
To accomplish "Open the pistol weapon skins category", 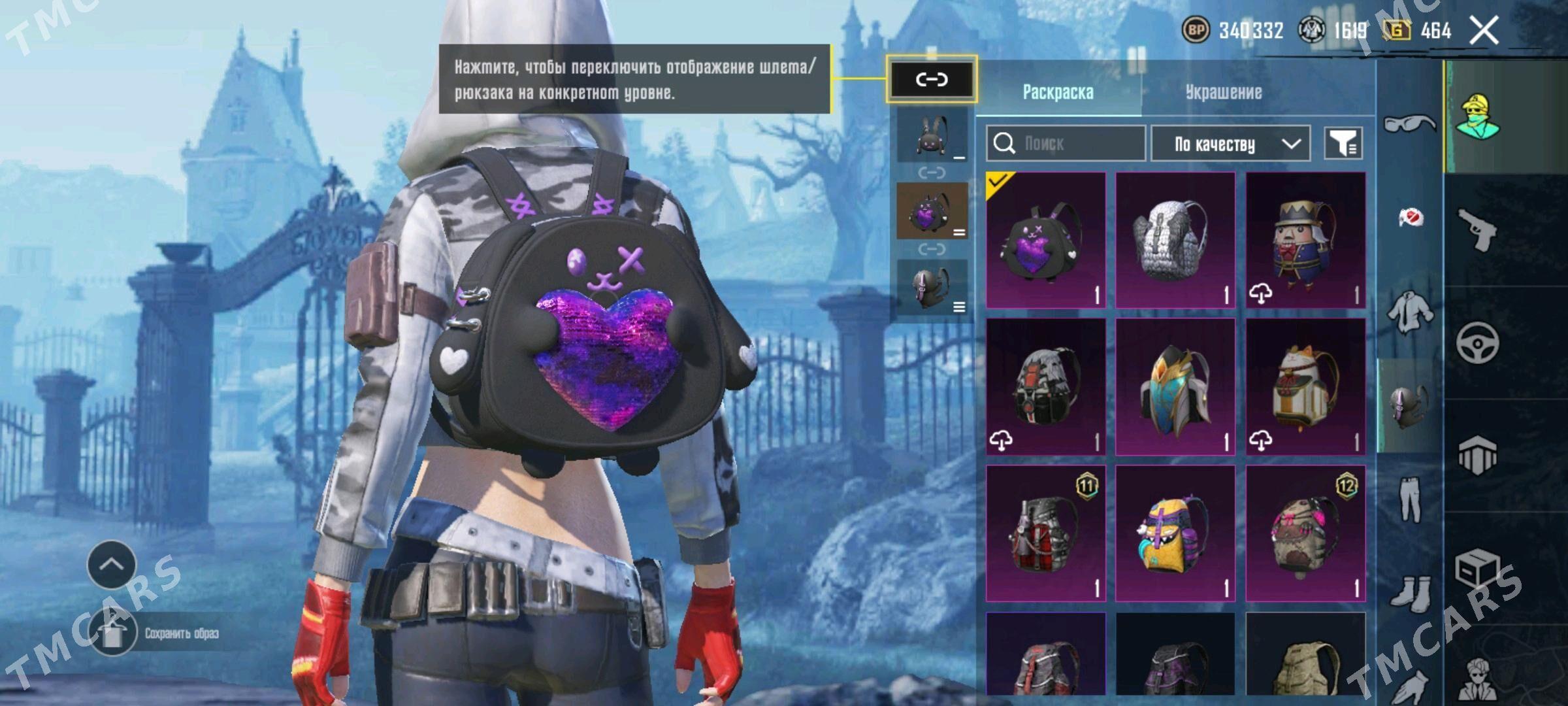I will click(x=1478, y=229).
